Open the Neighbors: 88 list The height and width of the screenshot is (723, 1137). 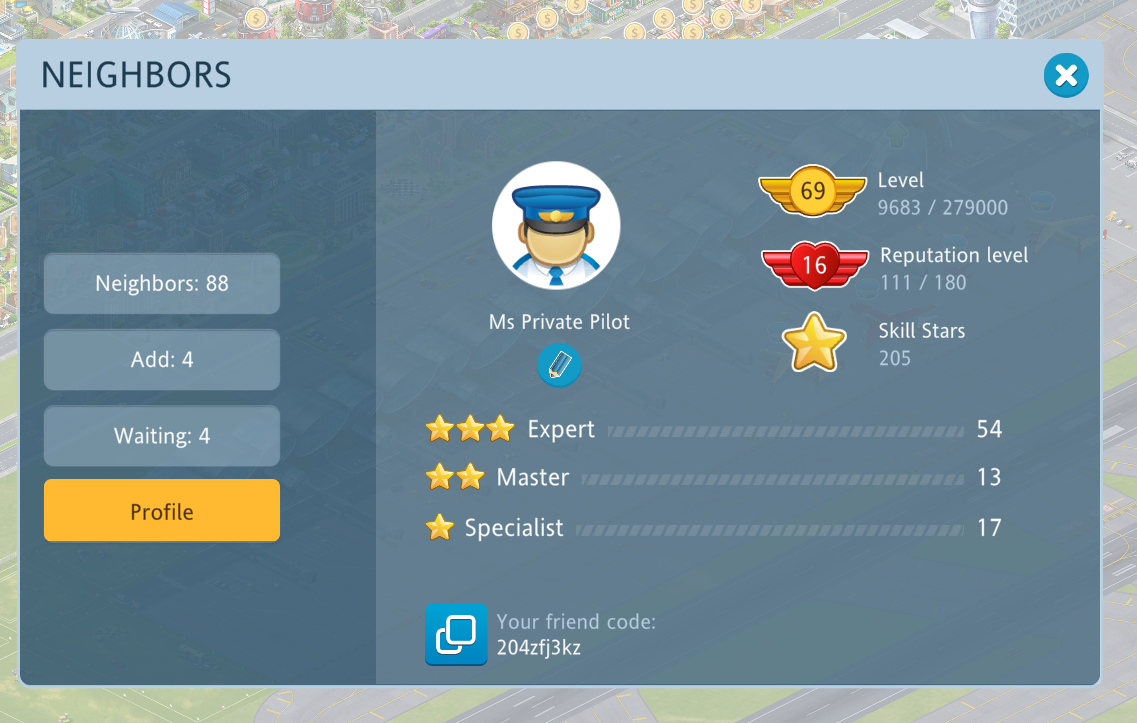162,284
